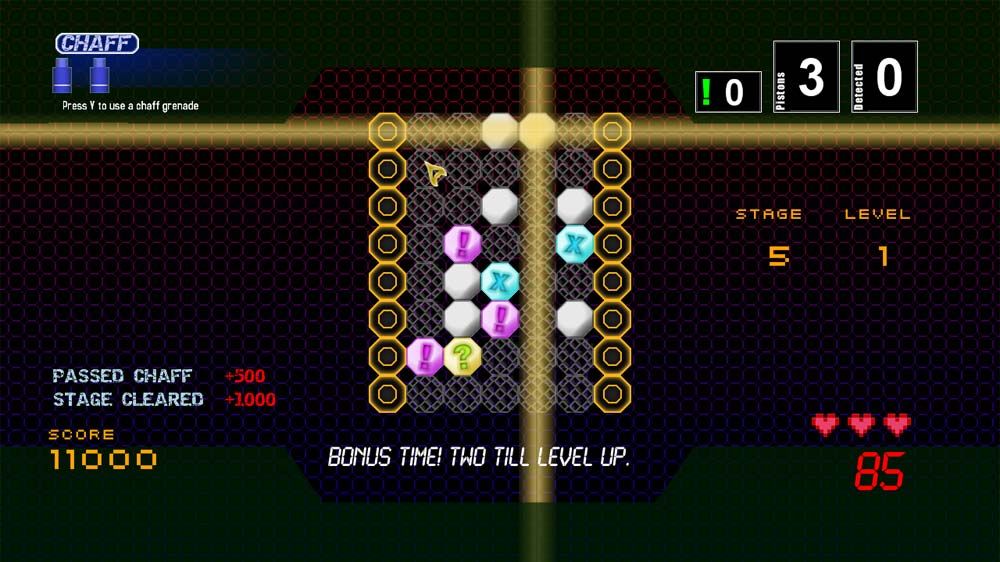This screenshot has height=562, width=1000.
Task: Select the yellow question mark tile
Action: pyautogui.click(x=462, y=356)
